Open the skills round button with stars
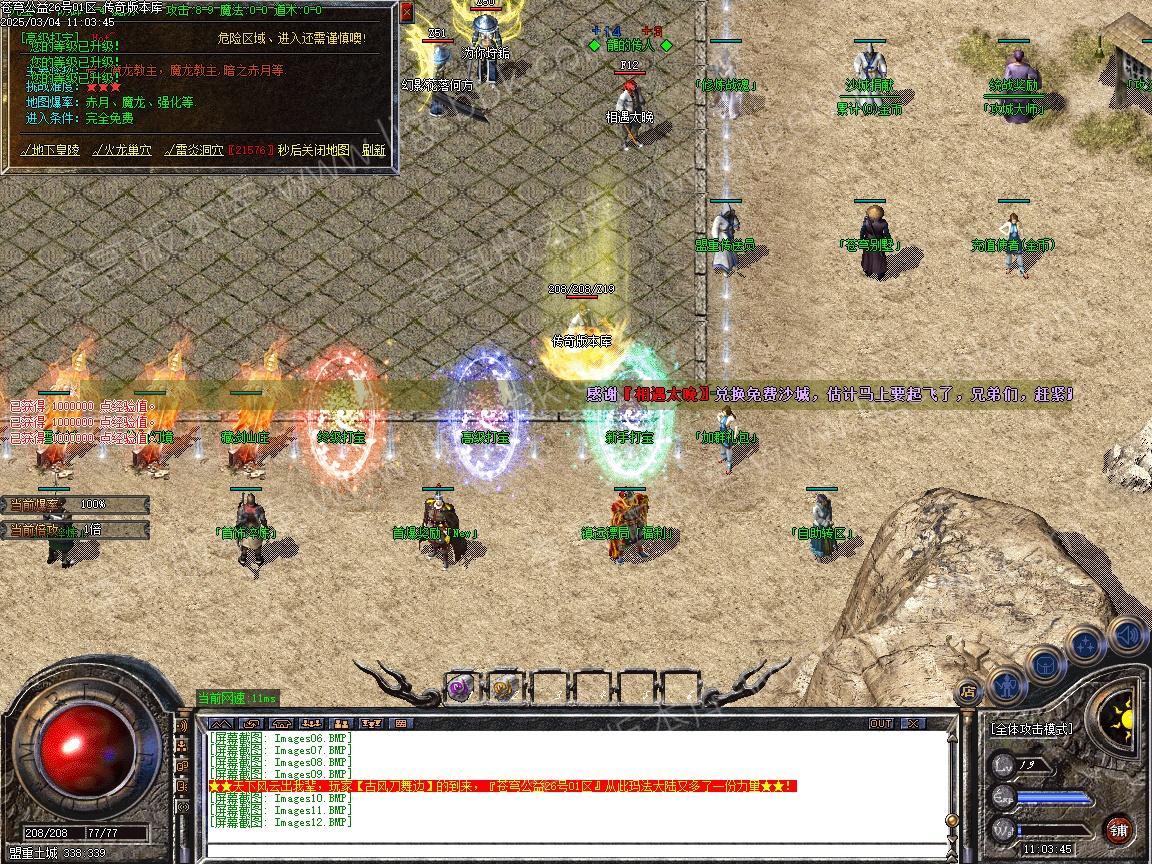The height and width of the screenshot is (864, 1152). tap(1086, 644)
